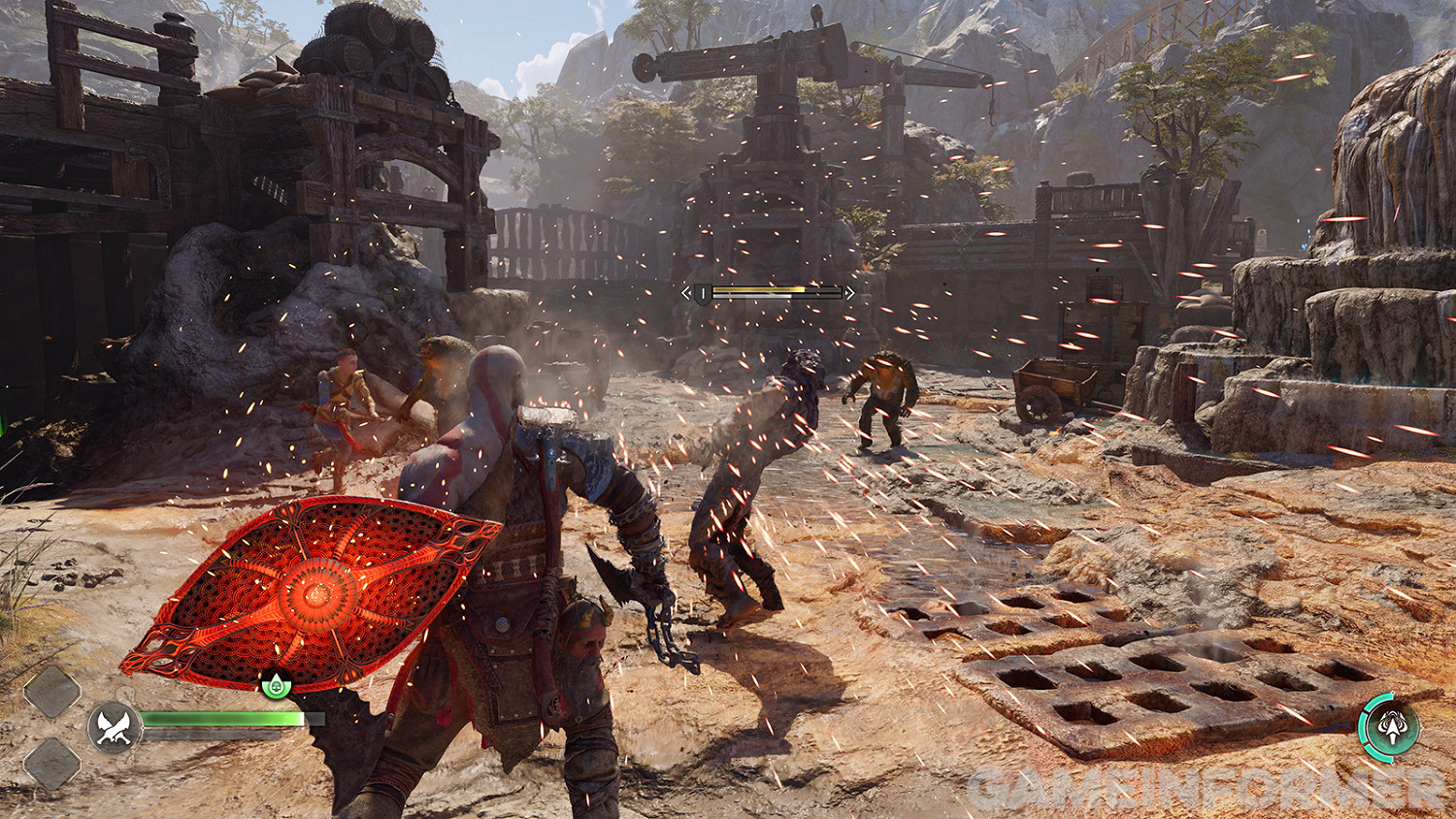Click the small blue icon near the waterfall
This screenshot has width=1456, height=819.
click(x=1304, y=246)
